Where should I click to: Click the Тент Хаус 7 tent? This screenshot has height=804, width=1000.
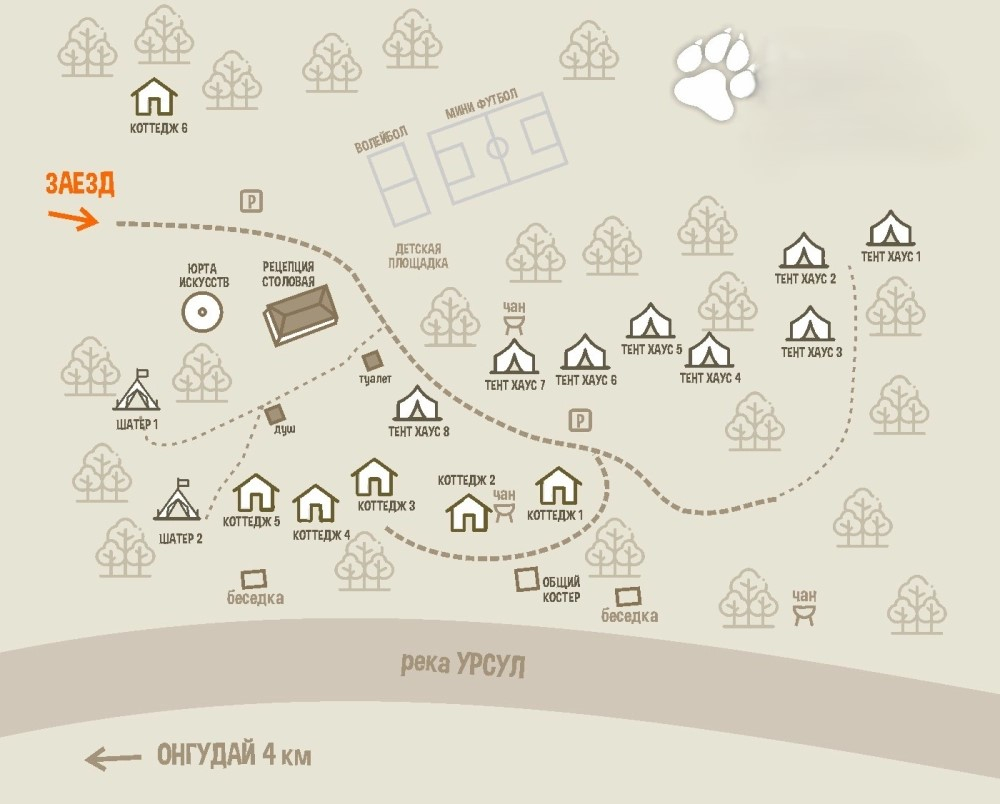click(515, 358)
